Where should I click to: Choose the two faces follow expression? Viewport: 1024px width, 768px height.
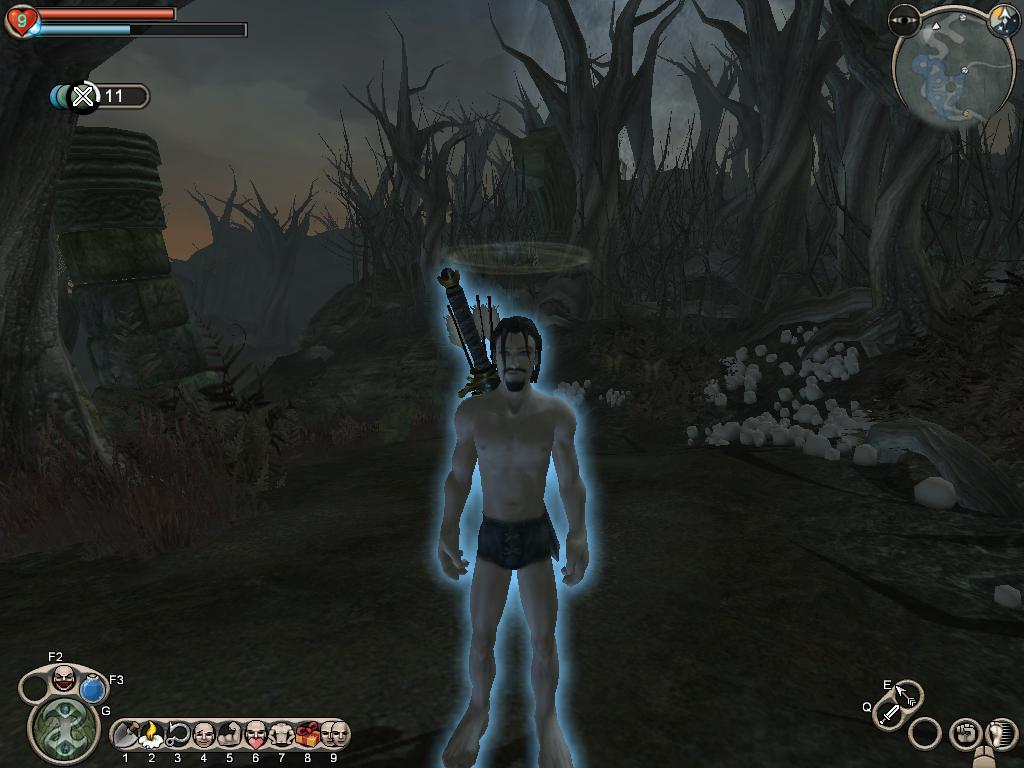click(333, 736)
